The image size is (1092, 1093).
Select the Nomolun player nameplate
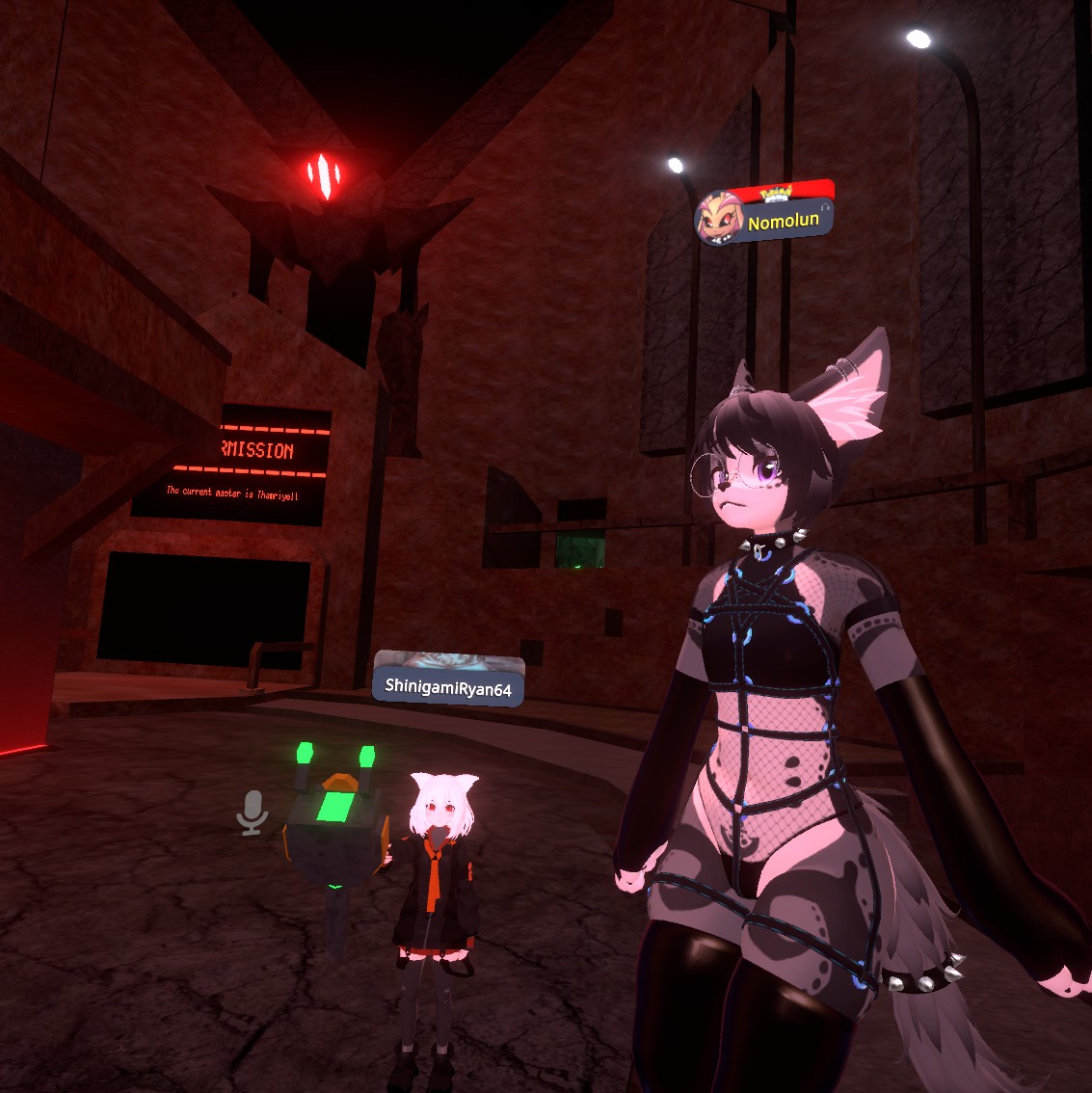(x=783, y=221)
